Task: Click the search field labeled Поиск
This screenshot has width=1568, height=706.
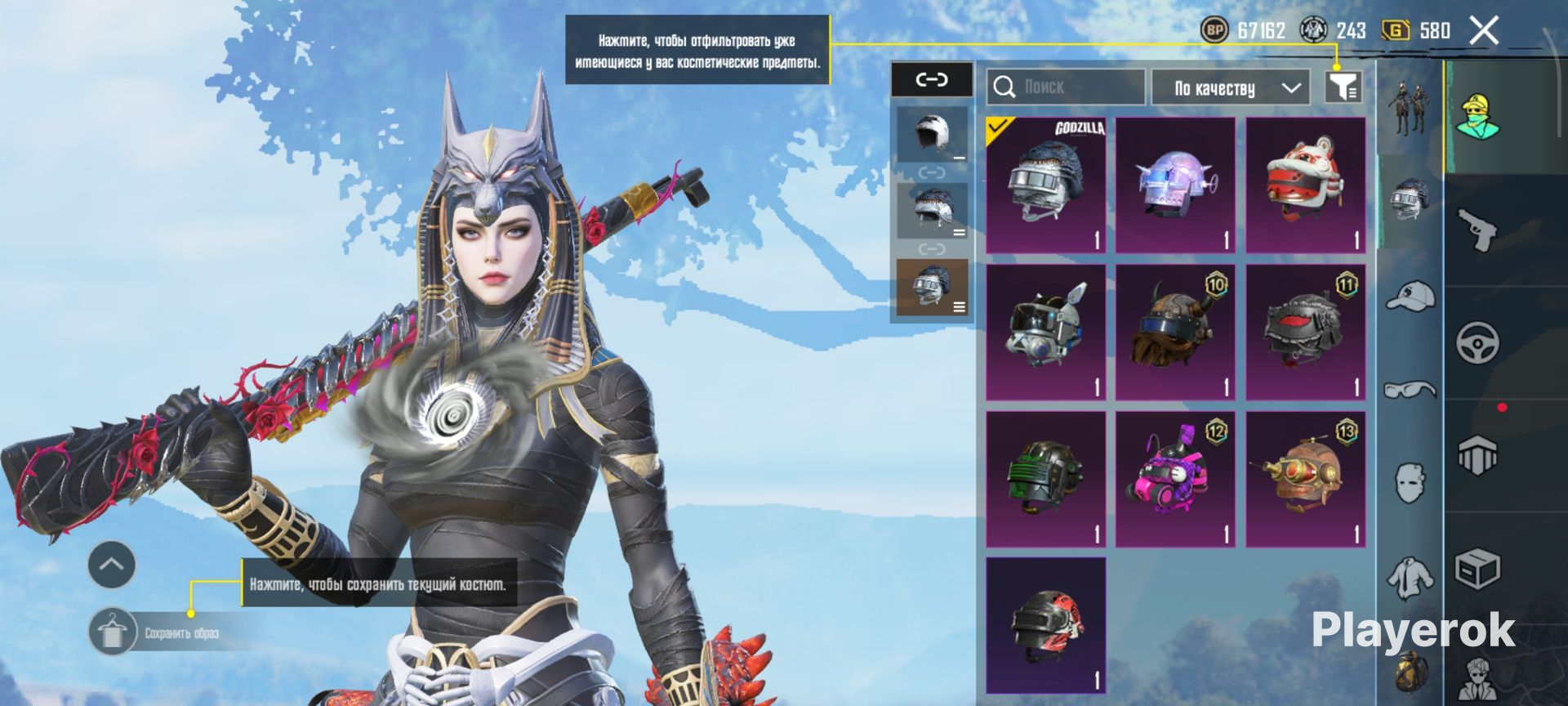Action: (1065, 87)
